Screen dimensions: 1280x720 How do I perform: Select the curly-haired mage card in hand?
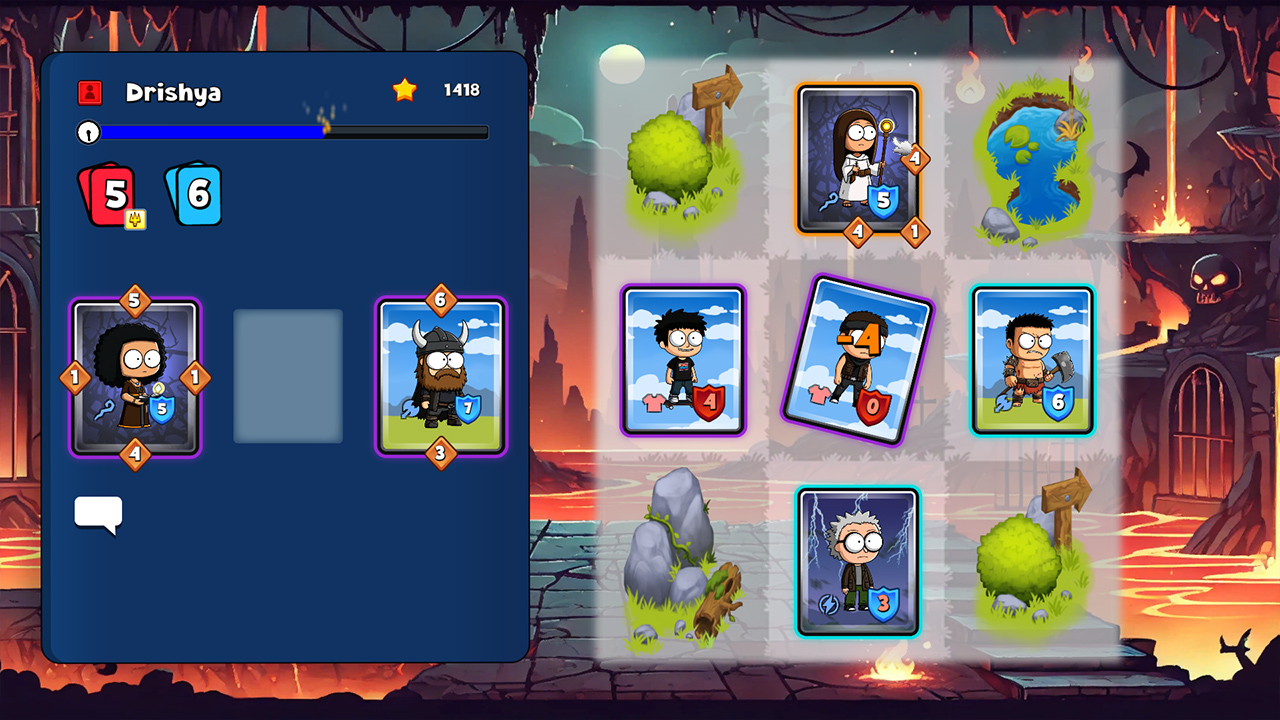pos(135,378)
